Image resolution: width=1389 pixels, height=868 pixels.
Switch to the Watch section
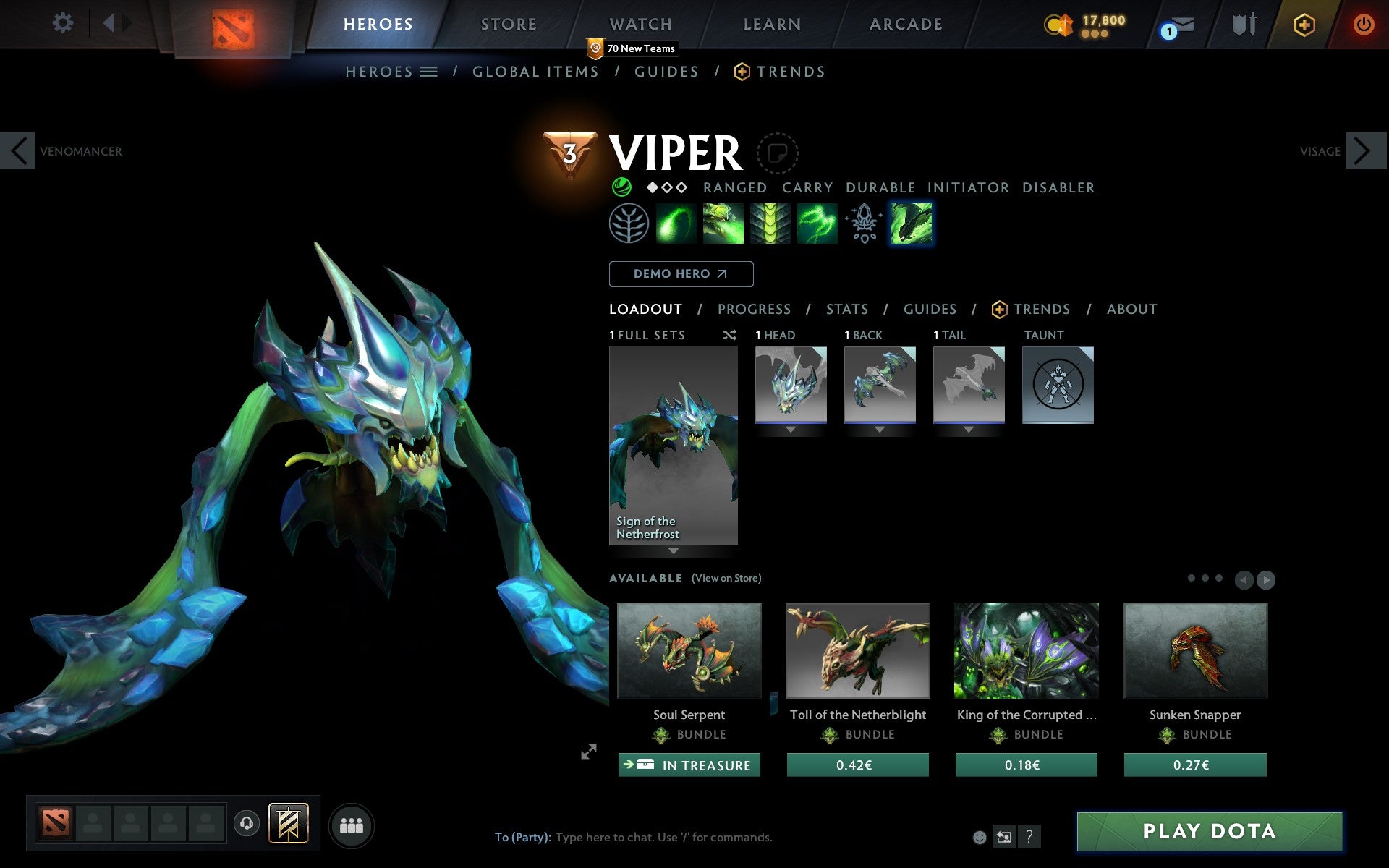click(x=641, y=25)
